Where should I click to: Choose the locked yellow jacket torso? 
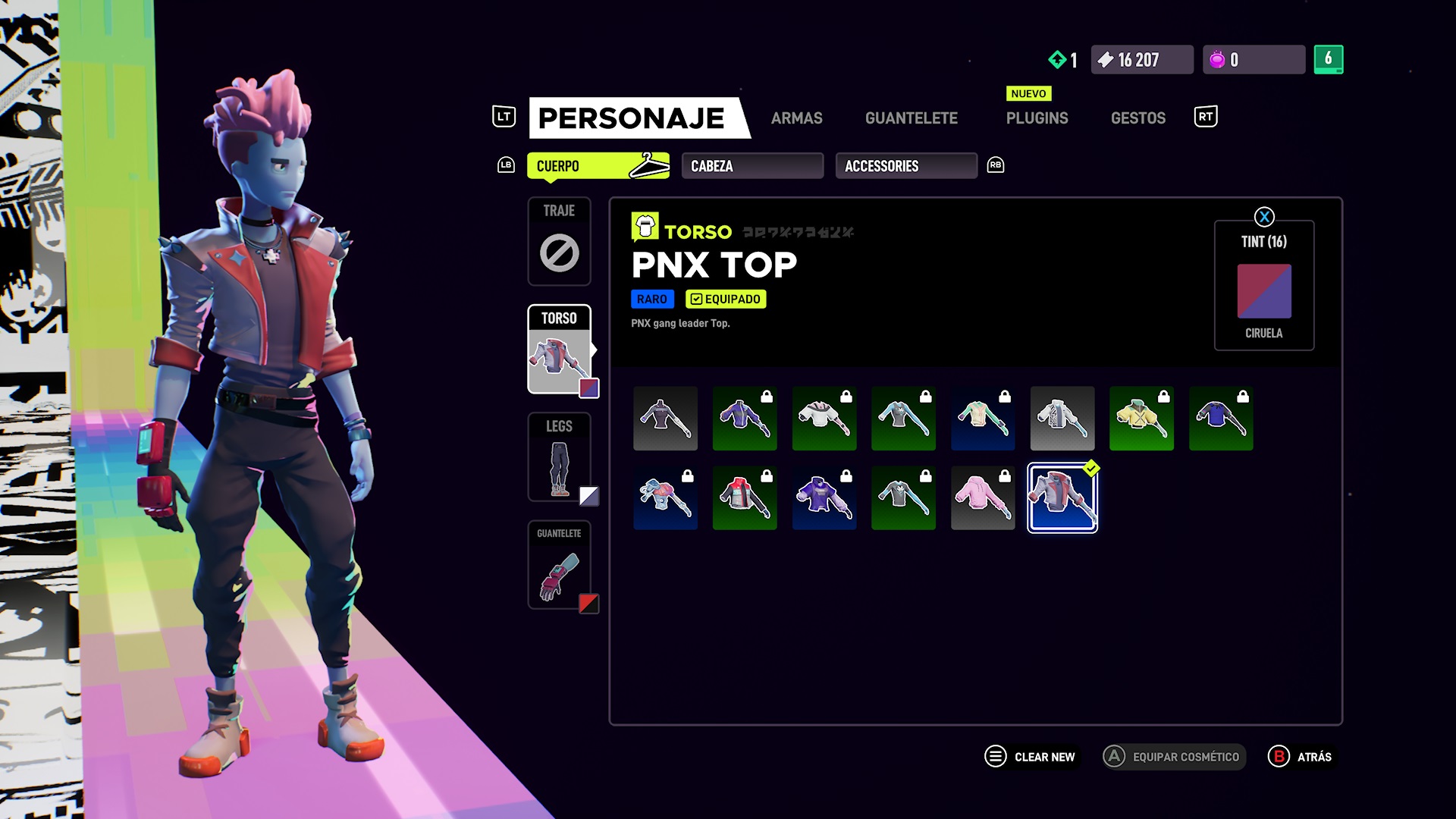[x=1141, y=419]
